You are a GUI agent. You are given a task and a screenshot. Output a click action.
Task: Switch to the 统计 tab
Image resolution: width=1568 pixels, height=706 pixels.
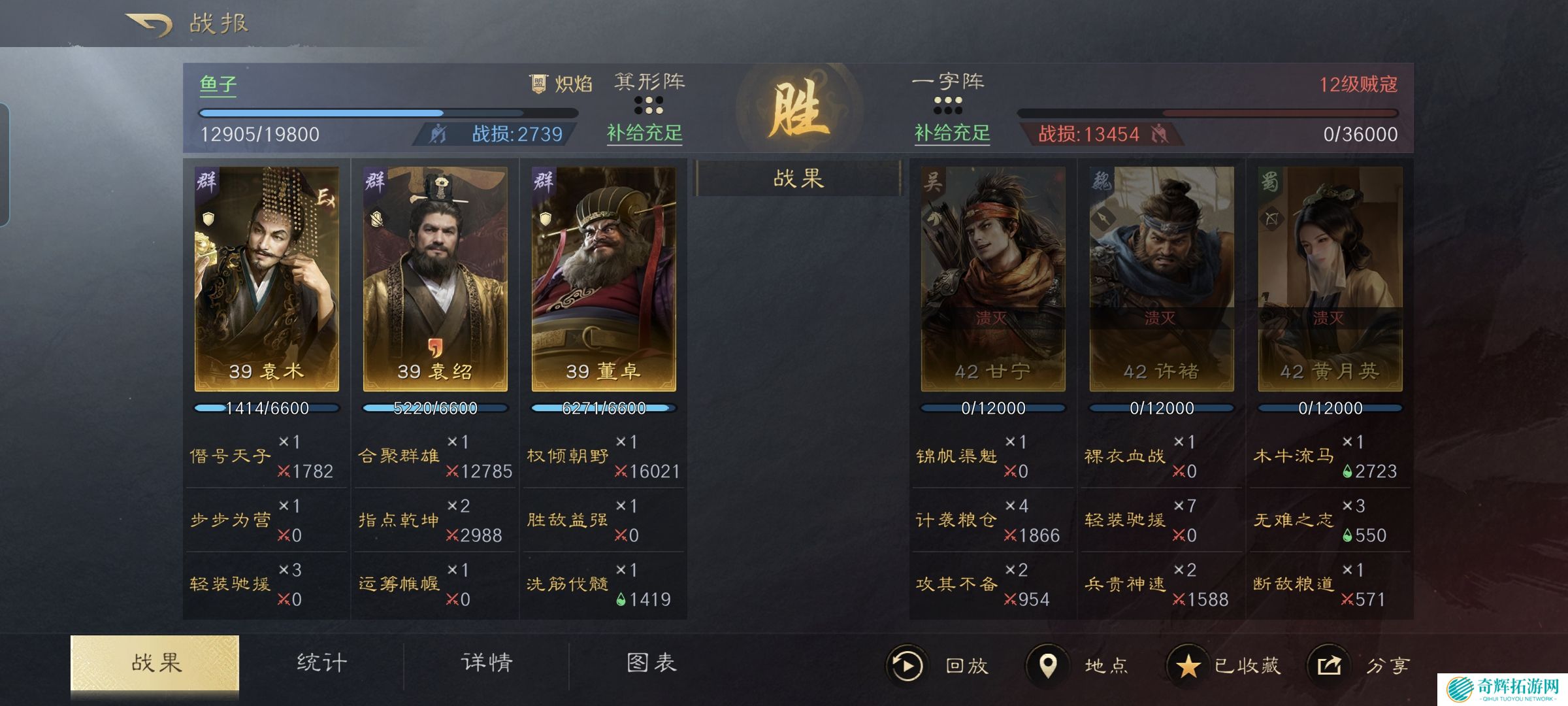click(x=321, y=663)
